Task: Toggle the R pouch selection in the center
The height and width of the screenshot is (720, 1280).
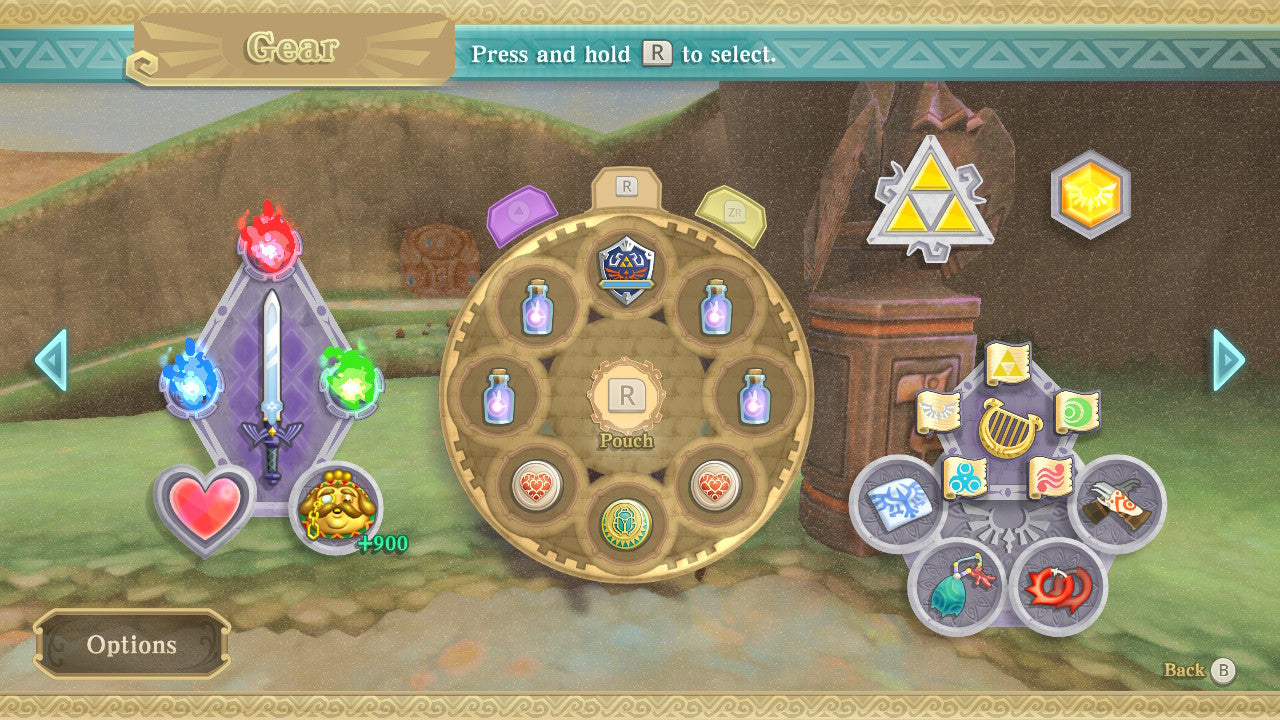Action: [x=626, y=395]
